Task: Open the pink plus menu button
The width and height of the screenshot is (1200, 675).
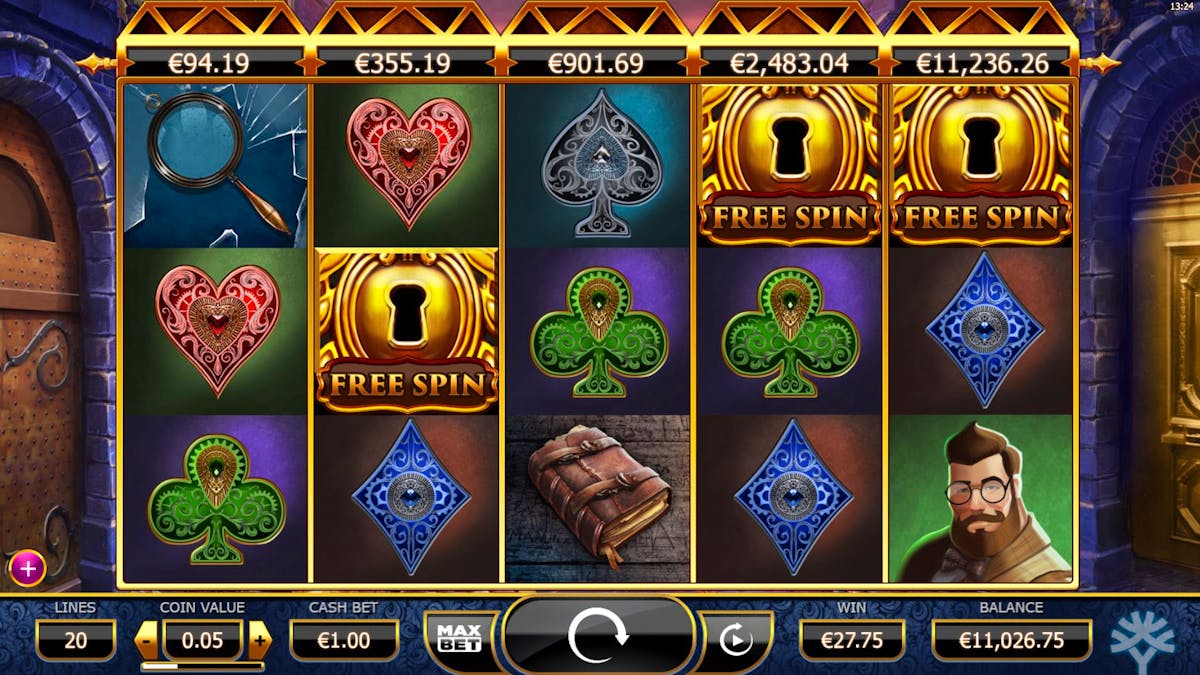Action: pos(27,569)
